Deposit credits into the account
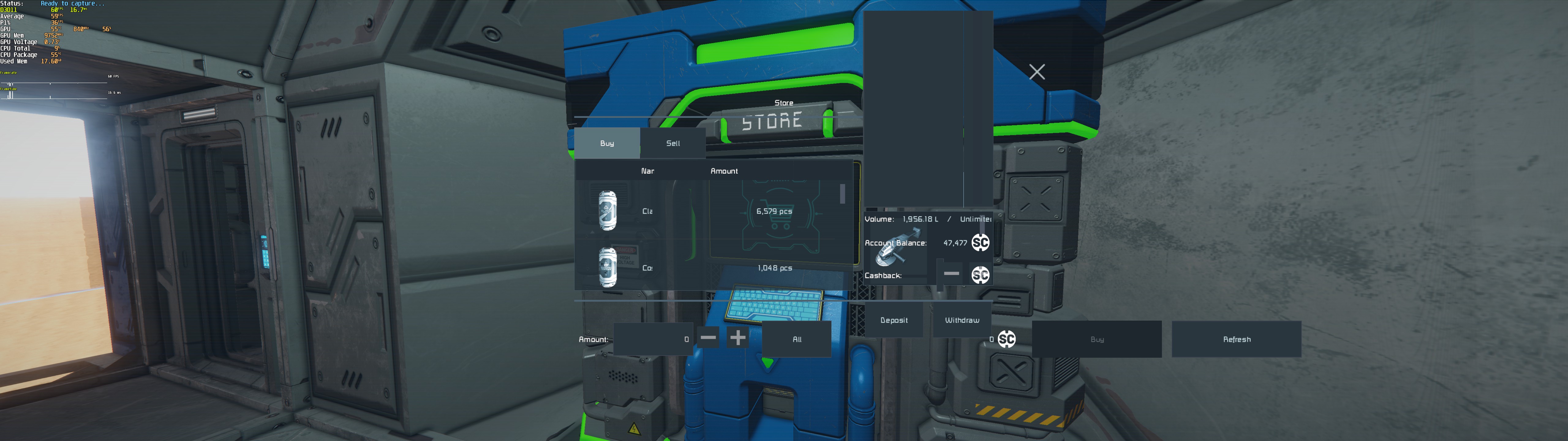Image resolution: width=1568 pixels, height=441 pixels. [x=894, y=320]
